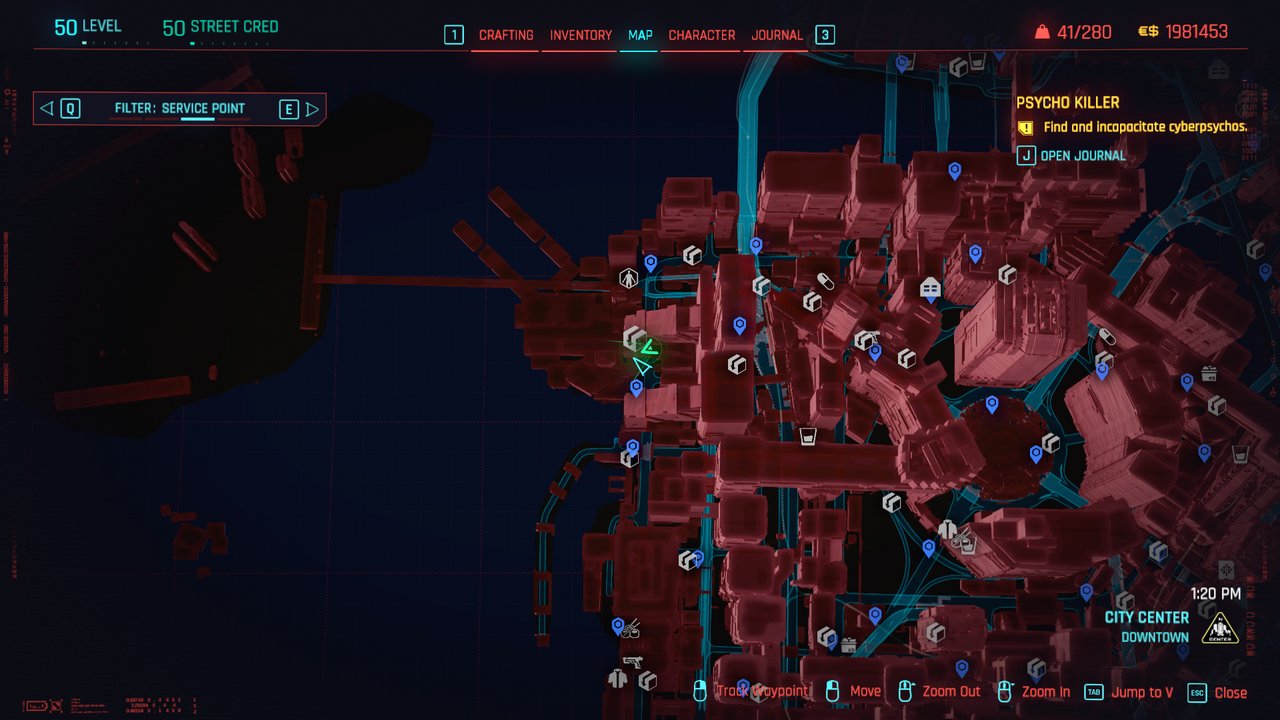Click the apartment building marker
Image resolution: width=1280 pixels, height=720 pixels.
(930, 289)
